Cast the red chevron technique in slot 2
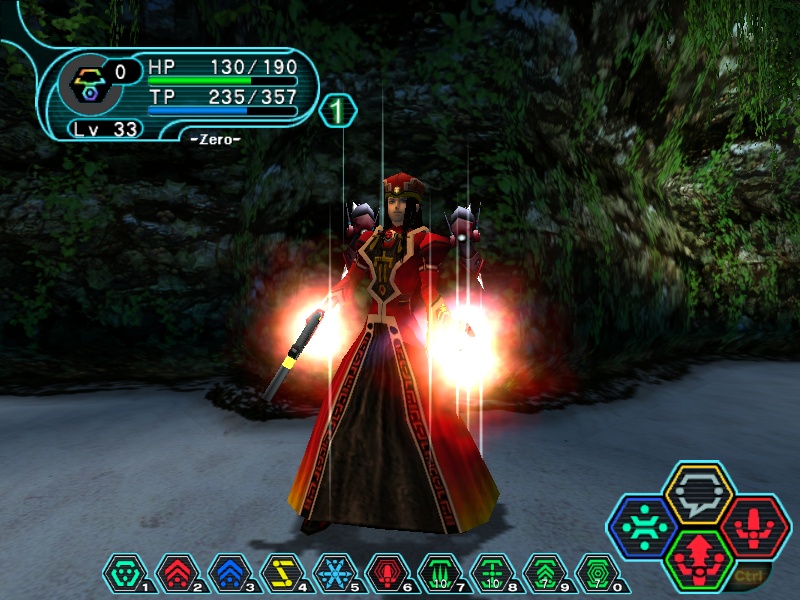Viewport: 800px width, 600px height. click(176, 574)
